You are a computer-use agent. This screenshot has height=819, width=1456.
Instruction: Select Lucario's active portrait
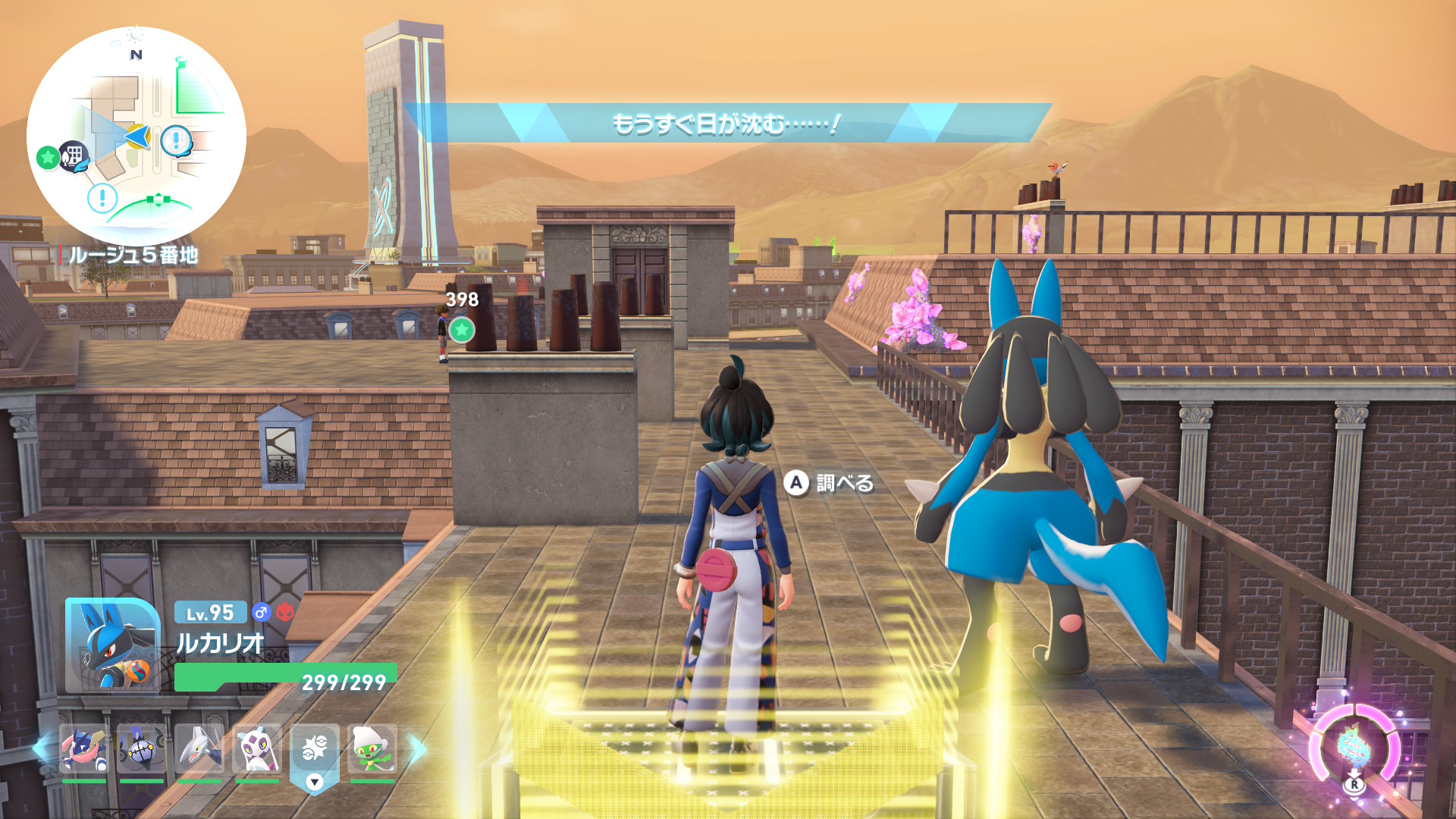[112, 645]
